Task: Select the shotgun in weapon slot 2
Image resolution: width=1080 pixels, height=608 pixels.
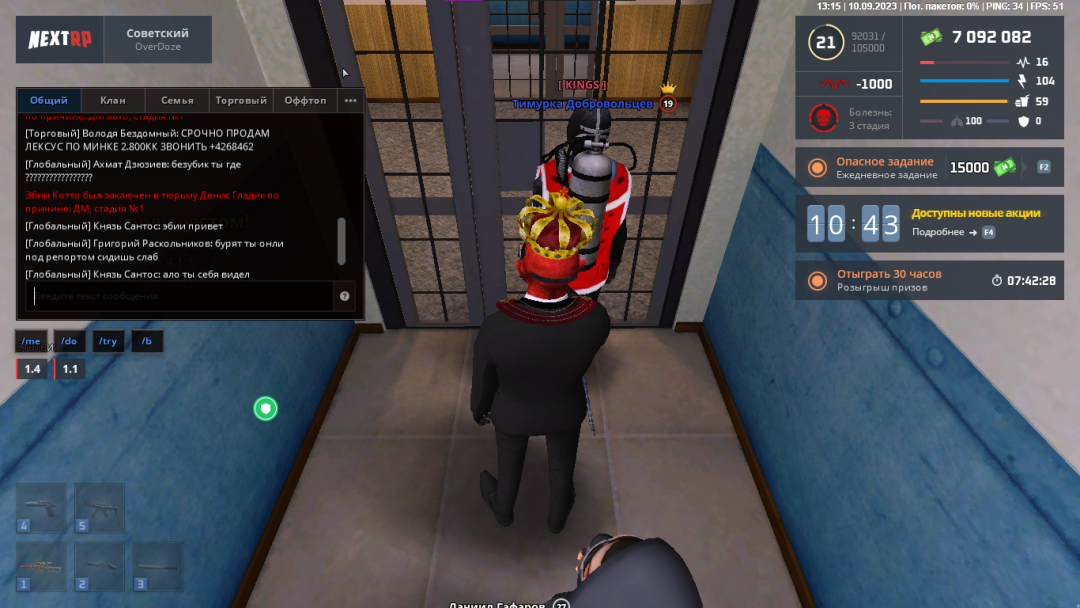Action: tap(99, 567)
